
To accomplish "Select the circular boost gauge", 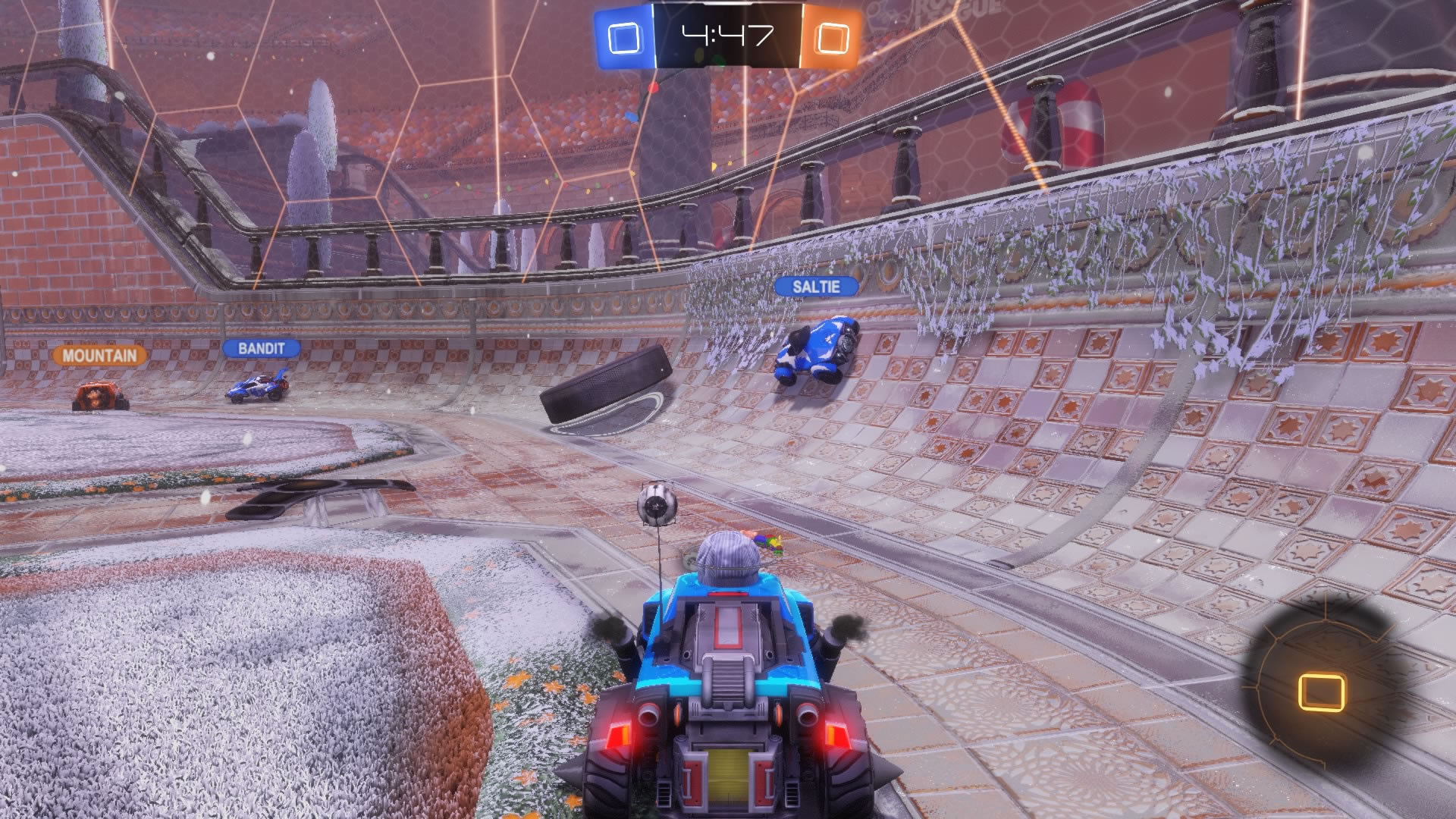I will pos(1321,689).
